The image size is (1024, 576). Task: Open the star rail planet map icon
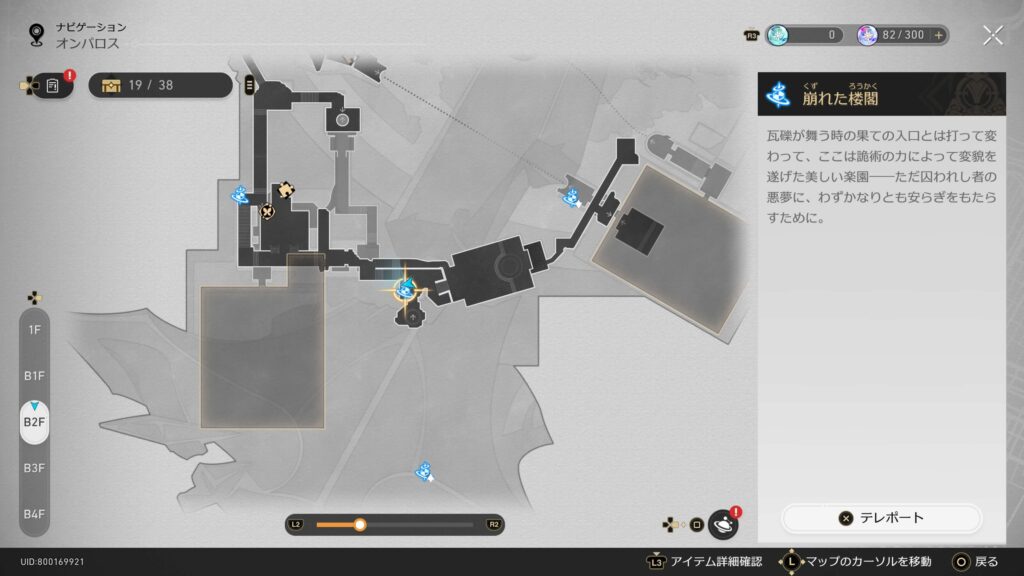coord(722,524)
